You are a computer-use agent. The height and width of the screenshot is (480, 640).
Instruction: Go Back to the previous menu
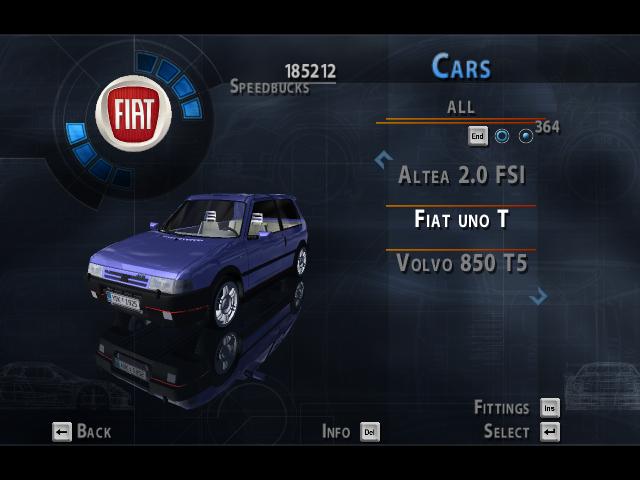[82, 432]
